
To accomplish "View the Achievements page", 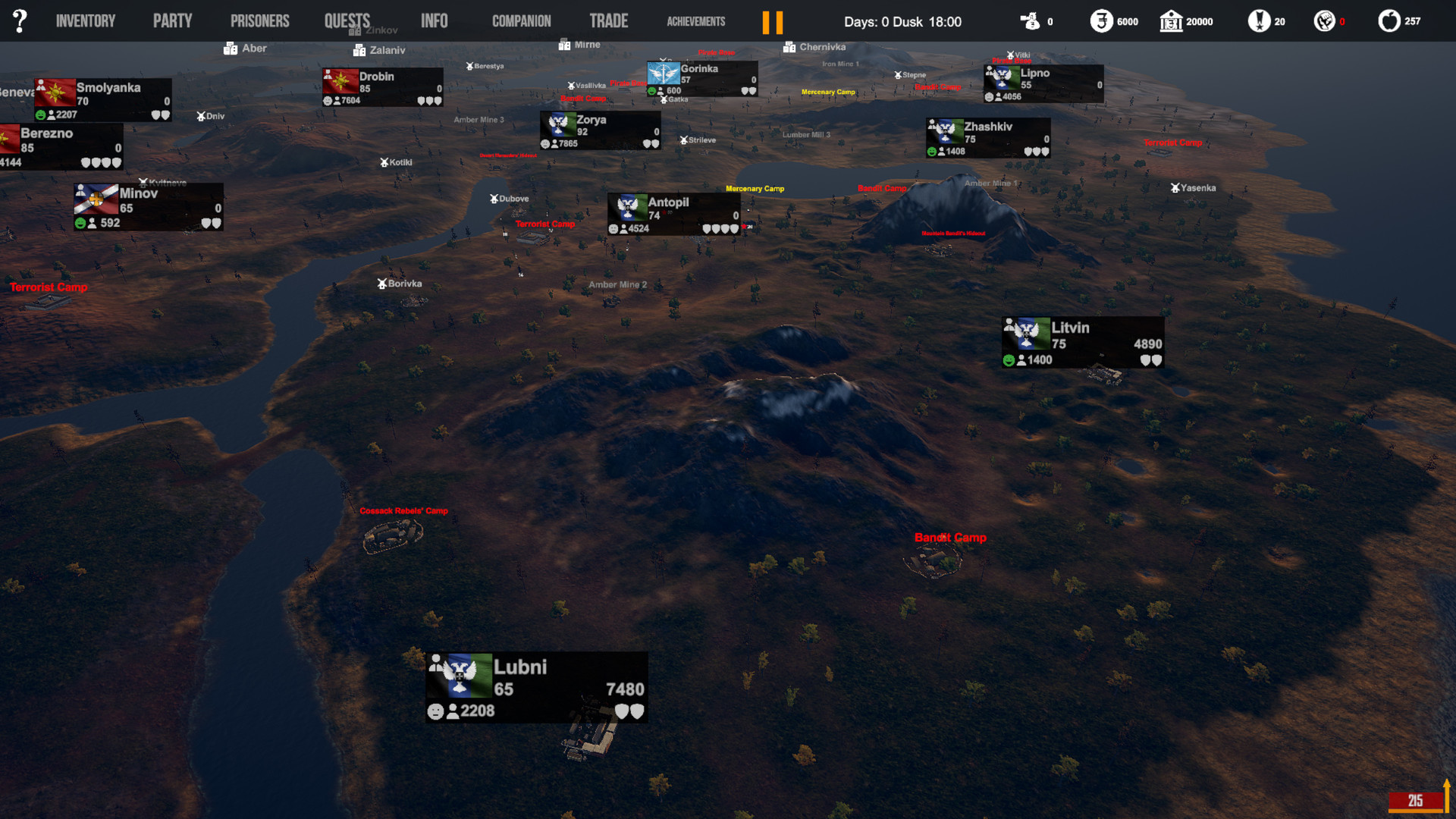I will [695, 21].
